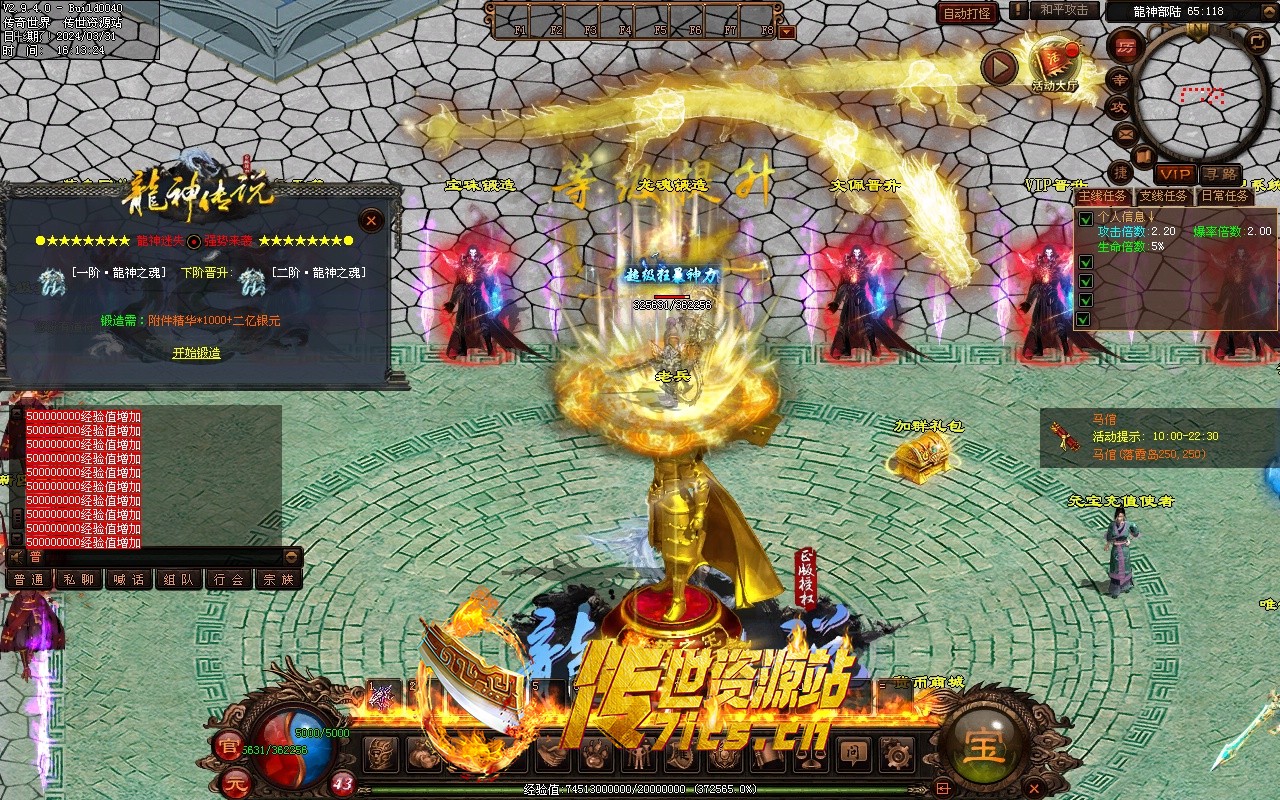Select the 组队 team chat channel

[x=179, y=579]
